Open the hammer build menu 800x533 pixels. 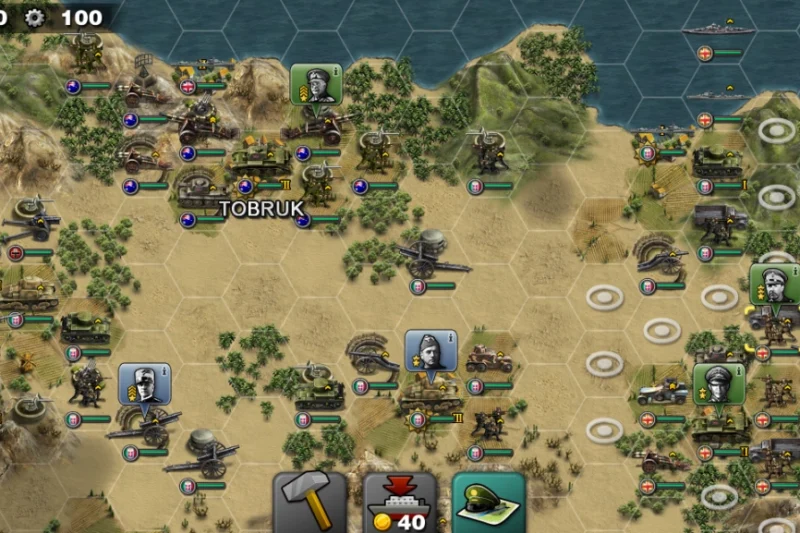310,502
